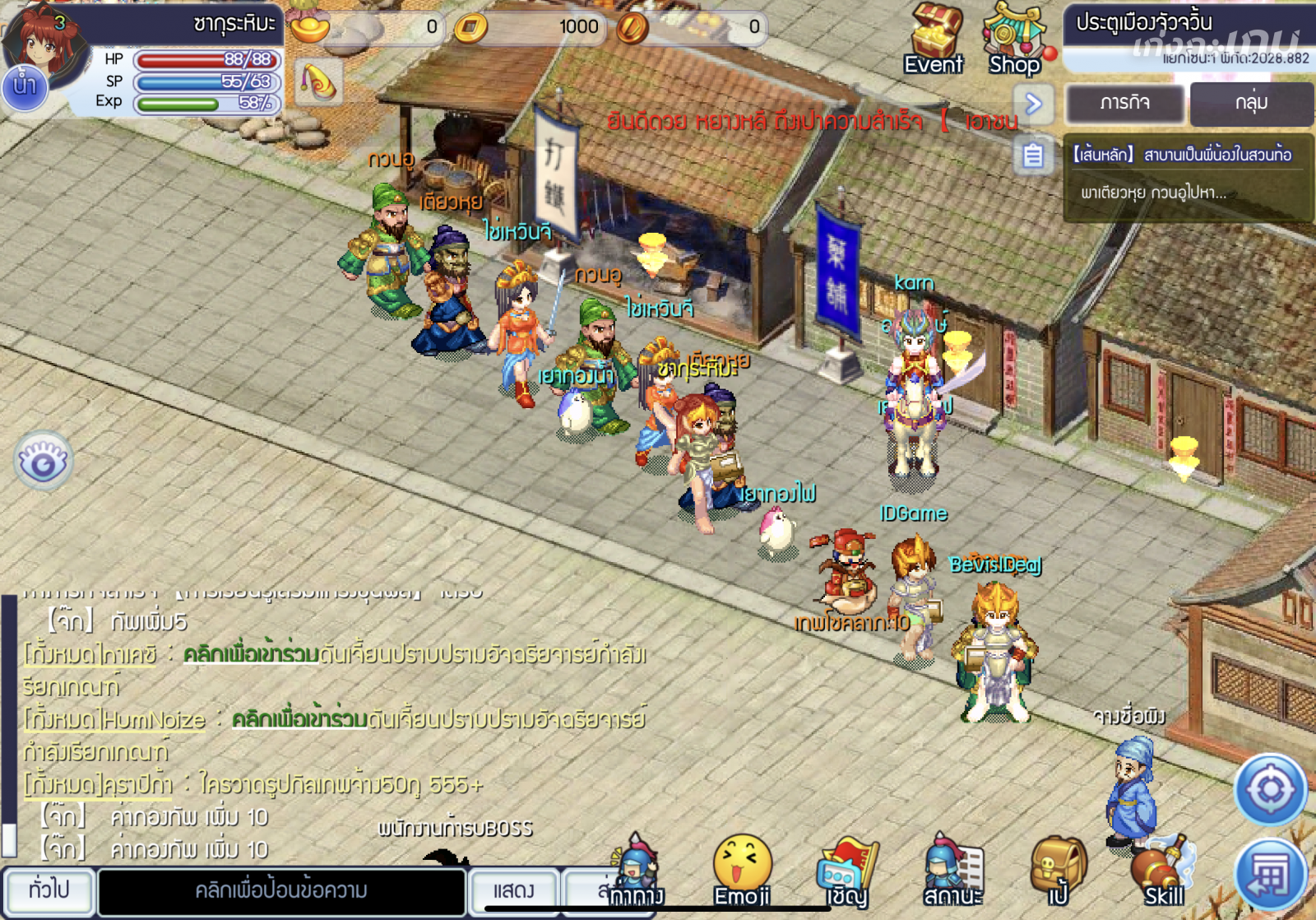The height and width of the screenshot is (920, 1316).
Task: Open the Event treasure chest
Action: point(934,38)
